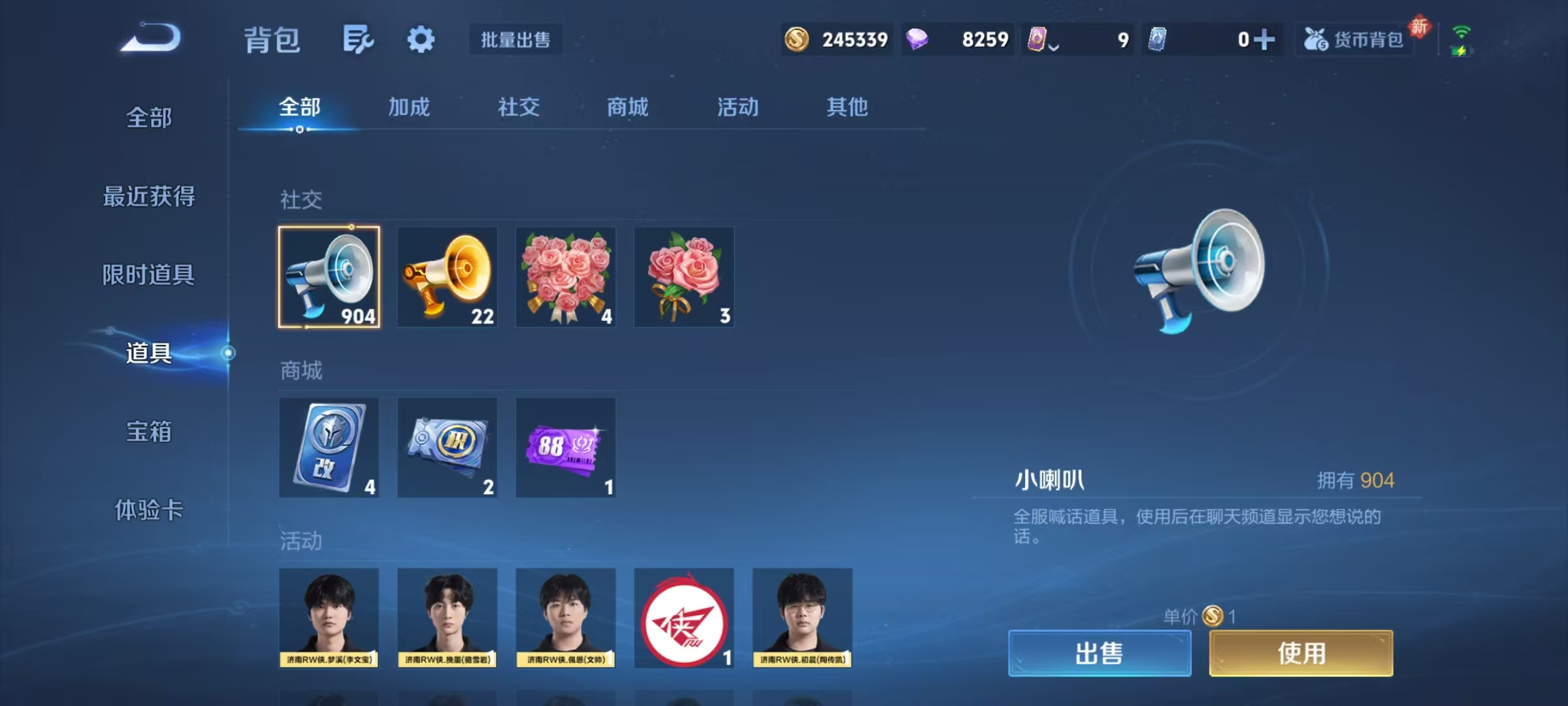1568x706 pixels.
Task: Click the golden 使用 use button
Action: point(1300,654)
